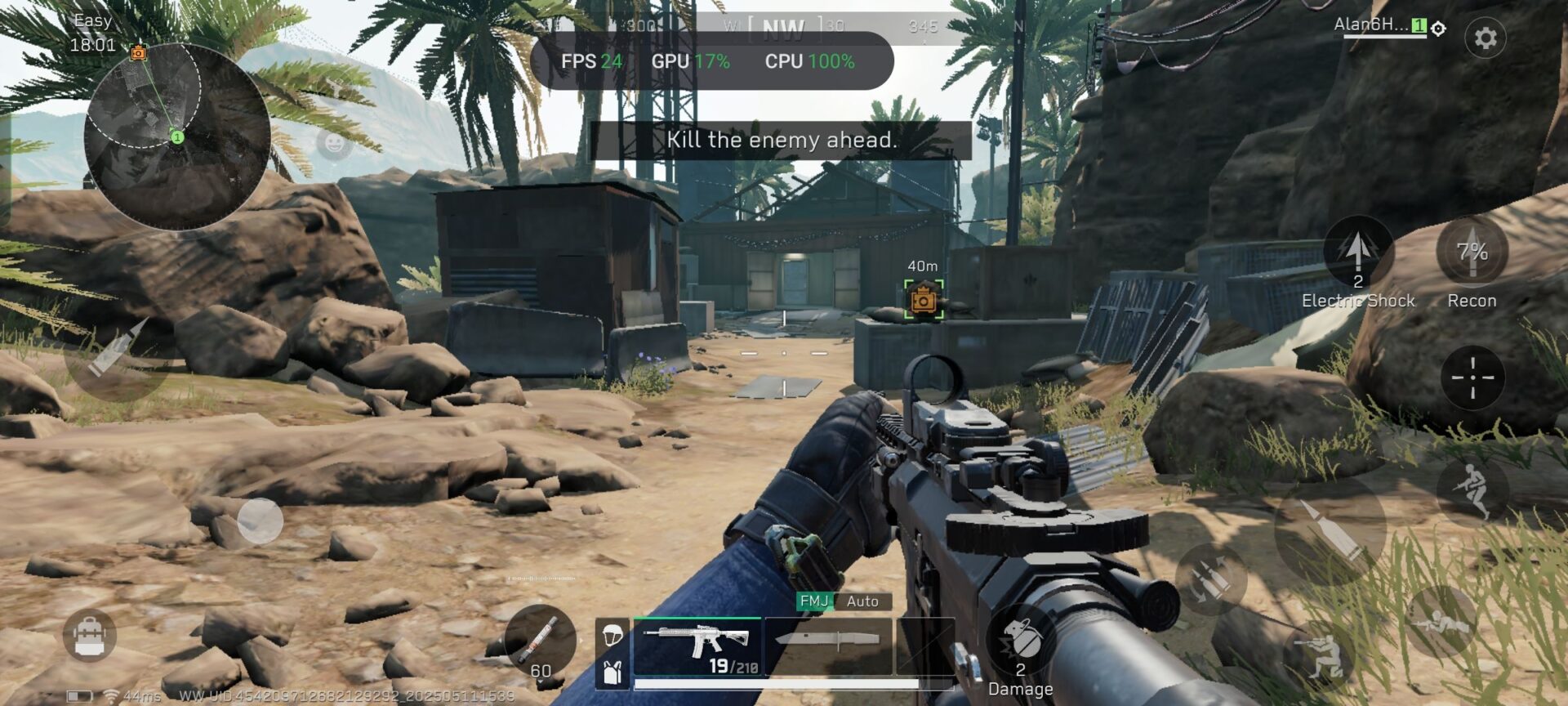This screenshot has width=1568, height=706.
Task: Tap the helmet status icon
Action: click(612, 634)
